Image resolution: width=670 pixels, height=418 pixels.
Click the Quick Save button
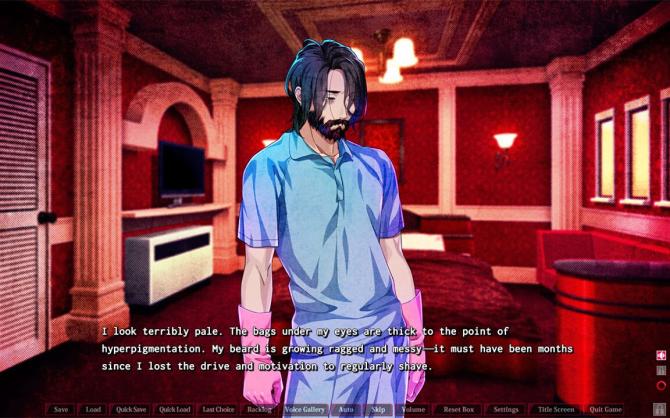click(x=131, y=409)
